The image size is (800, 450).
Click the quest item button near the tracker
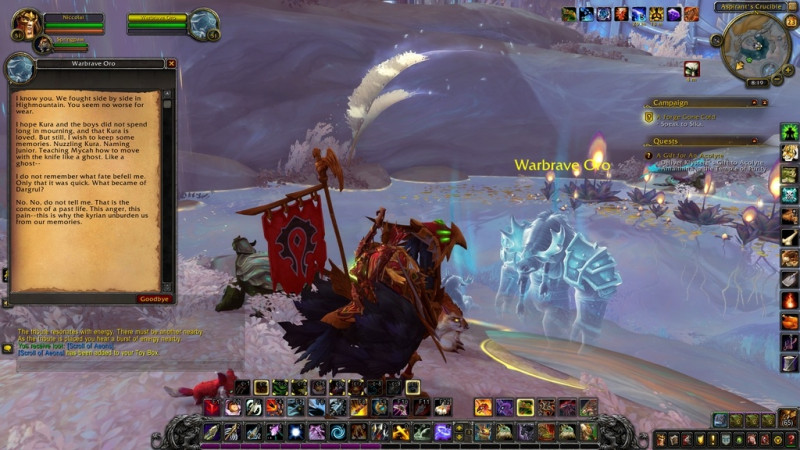click(691, 68)
